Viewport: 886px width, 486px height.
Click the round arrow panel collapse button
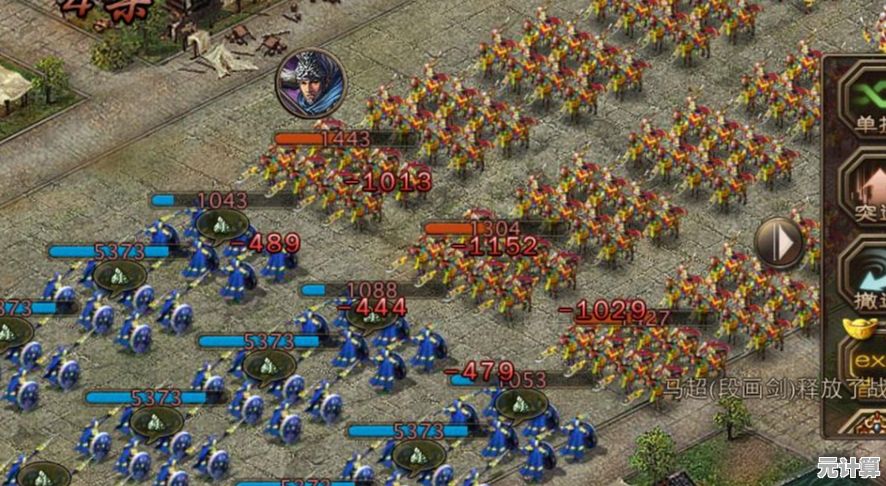tap(779, 242)
